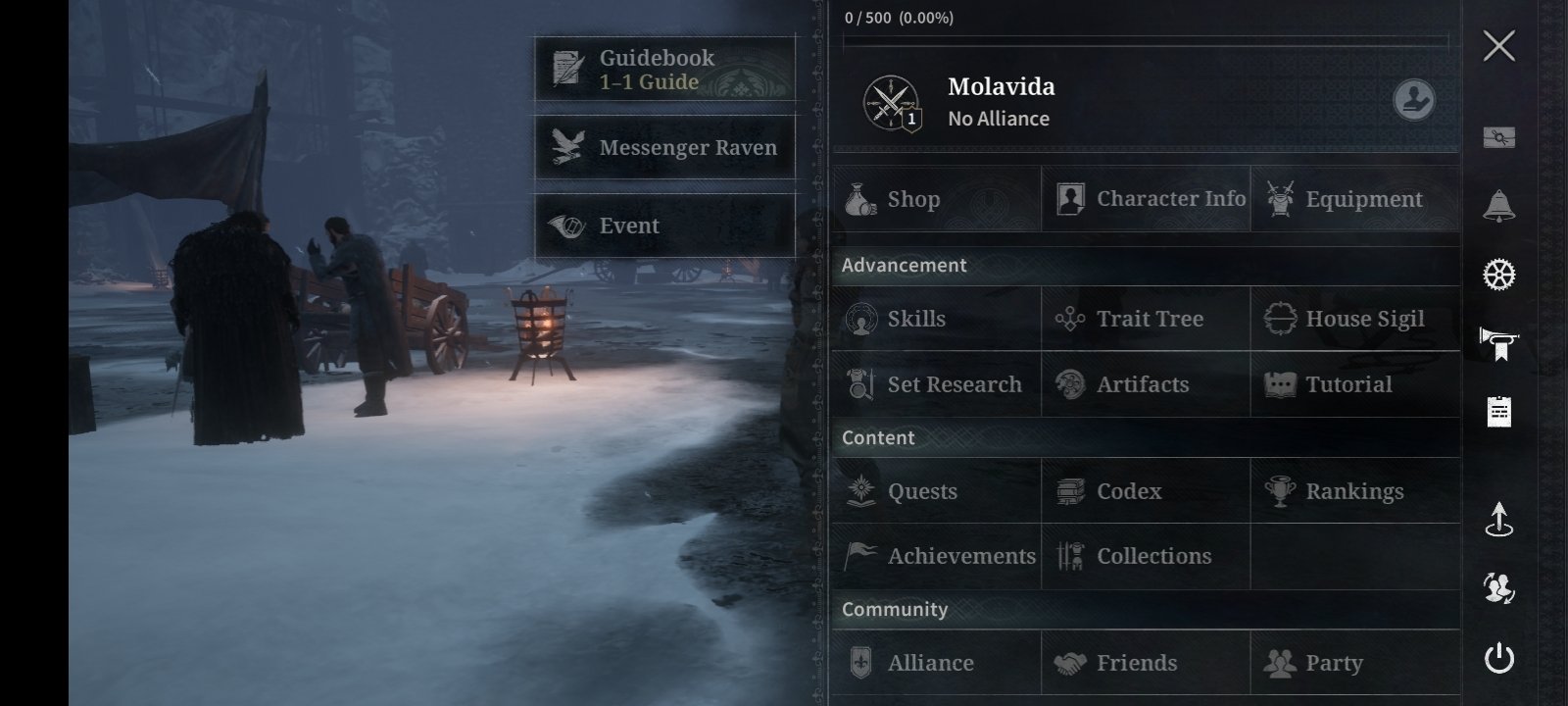This screenshot has width=1568, height=706.
Task: Open the Guidebook 1-1 Guide
Action: tap(664, 70)
